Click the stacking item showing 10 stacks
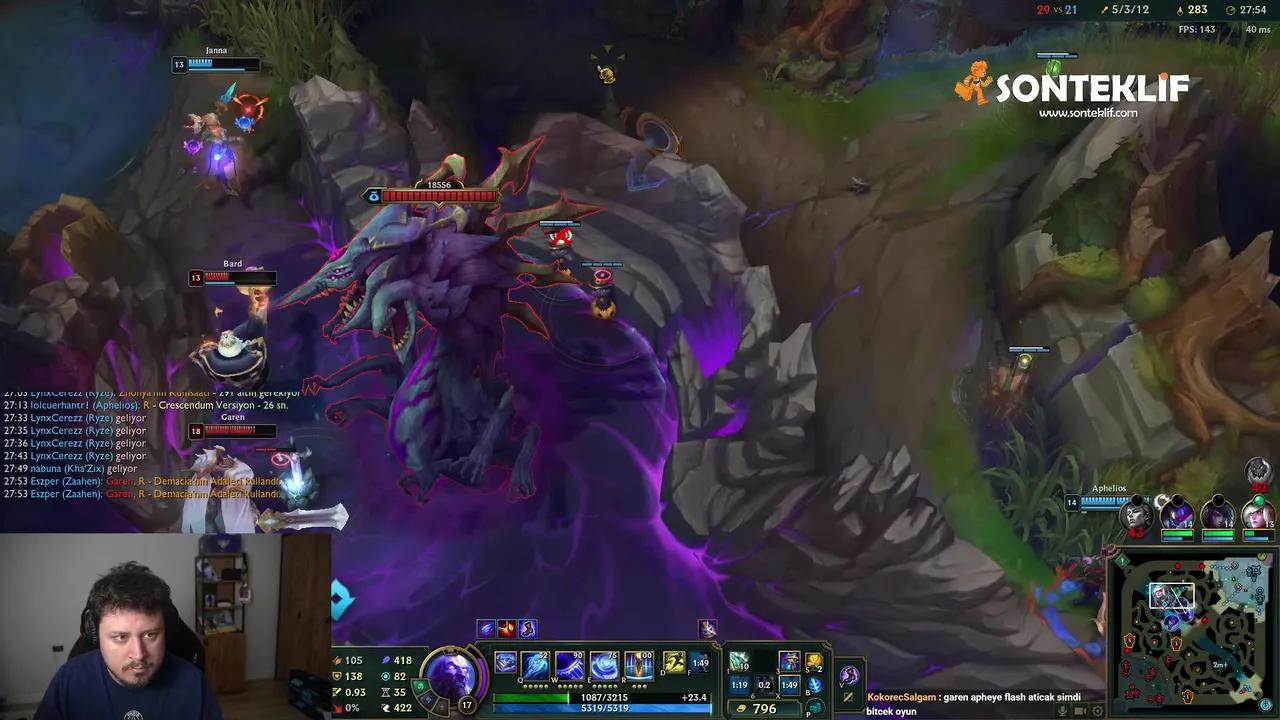The height and width of the screenshot is (720, 1280). 738,663
